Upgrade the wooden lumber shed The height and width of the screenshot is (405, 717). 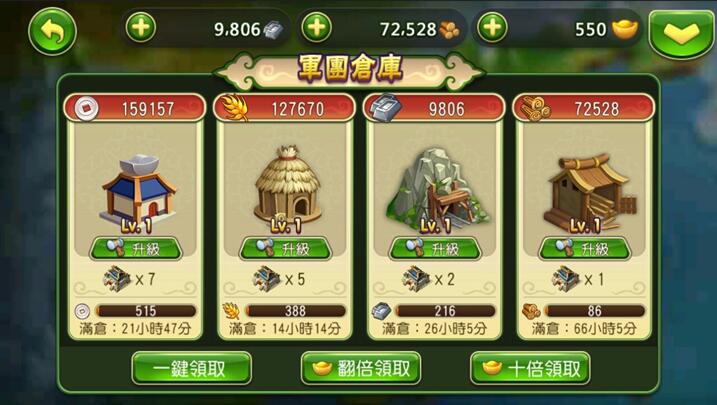coord(583,248)
